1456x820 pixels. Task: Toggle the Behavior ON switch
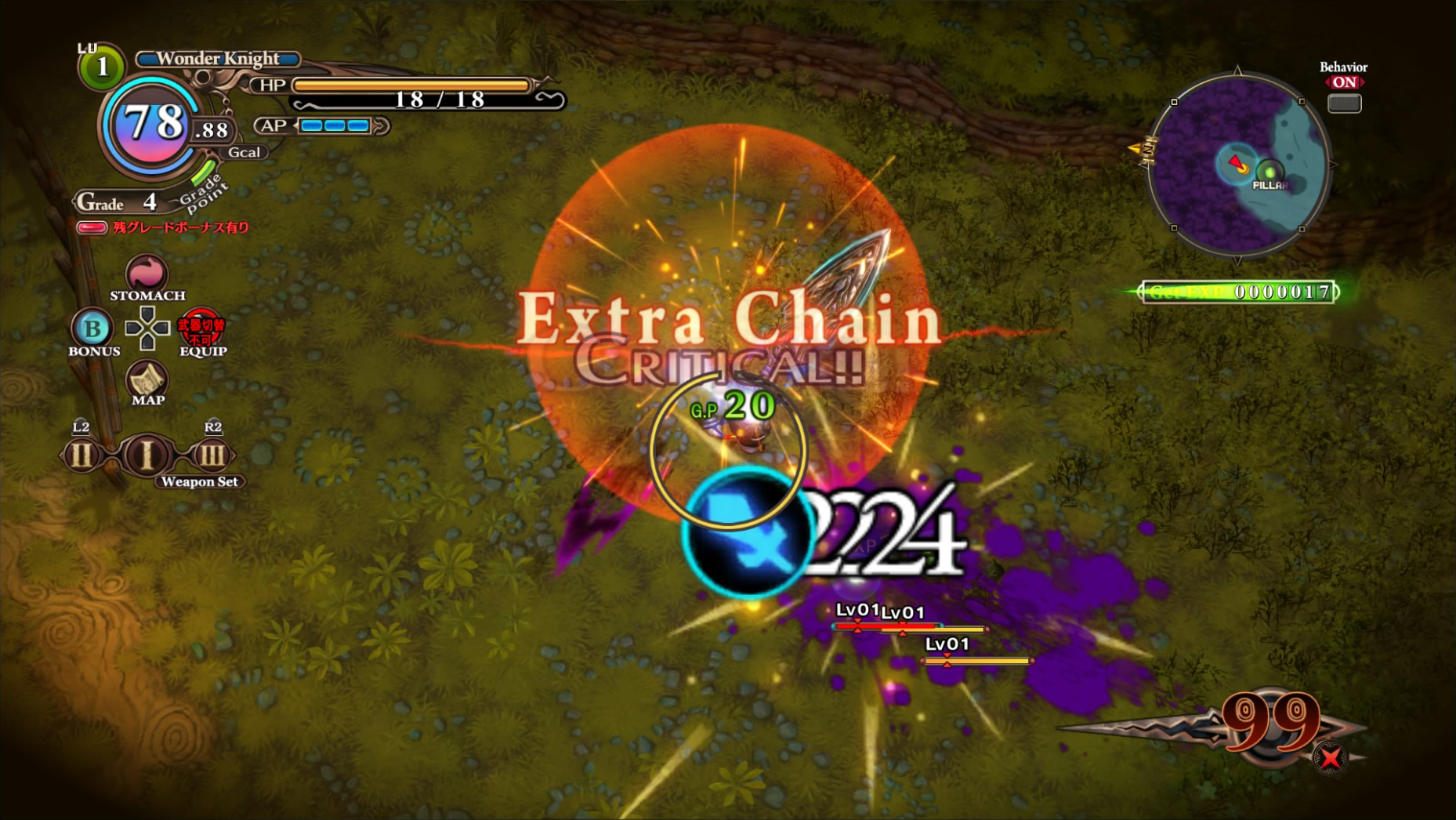(1344, 103)
